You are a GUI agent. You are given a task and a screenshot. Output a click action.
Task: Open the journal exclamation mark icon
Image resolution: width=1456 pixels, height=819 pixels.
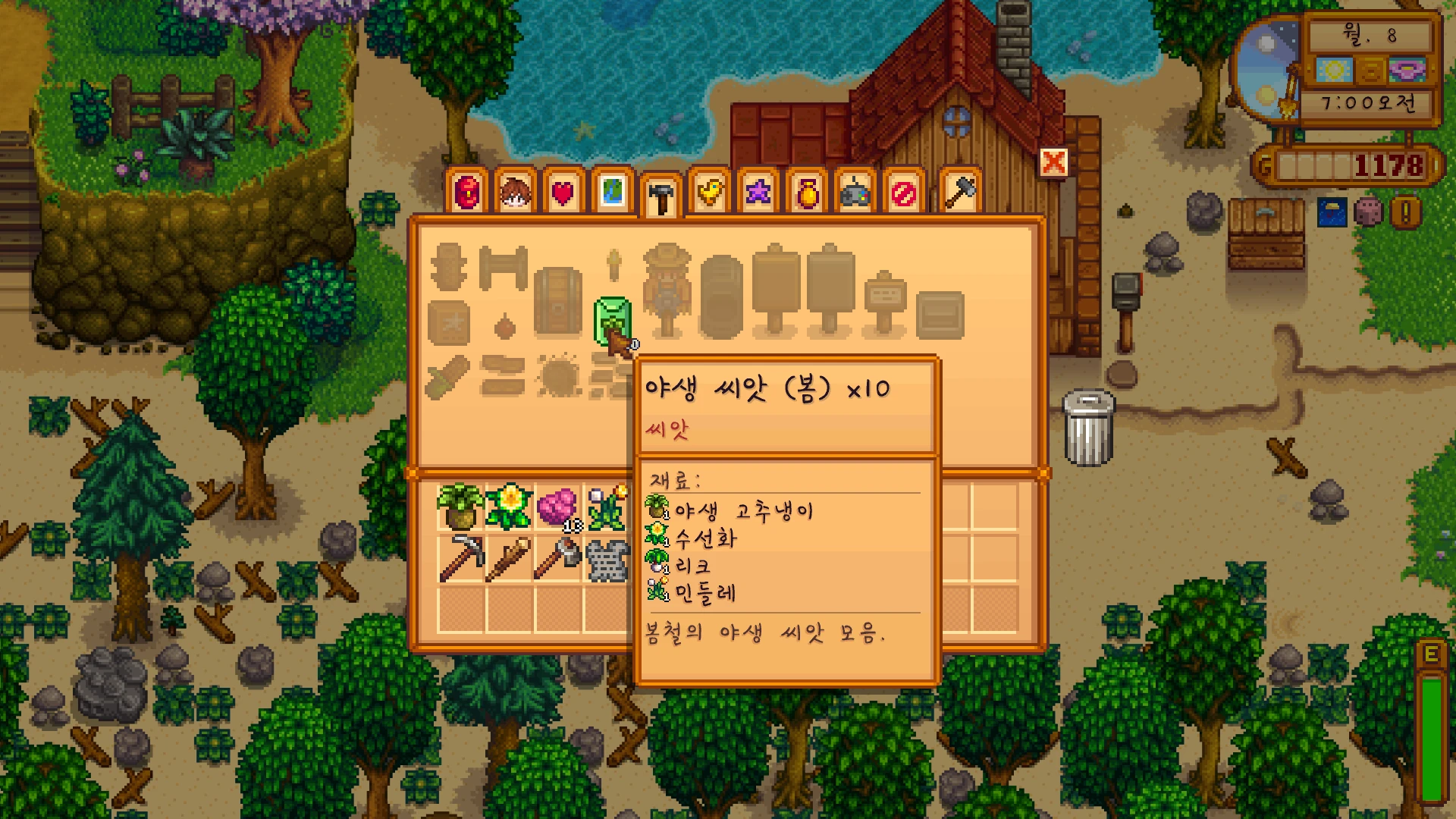[1405, 213]
